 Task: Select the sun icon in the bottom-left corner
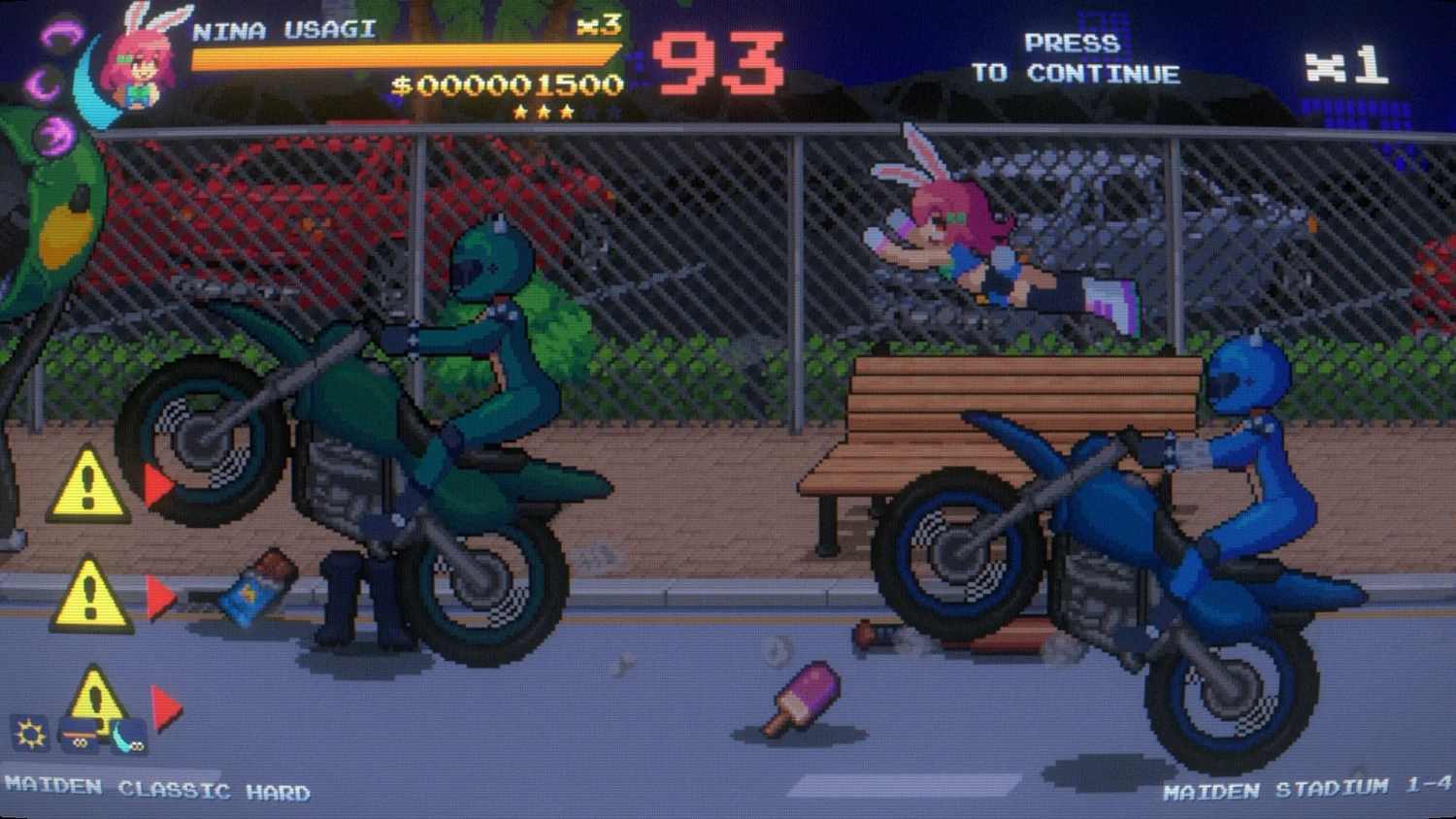pyautogui.click(x=29, y=733)
